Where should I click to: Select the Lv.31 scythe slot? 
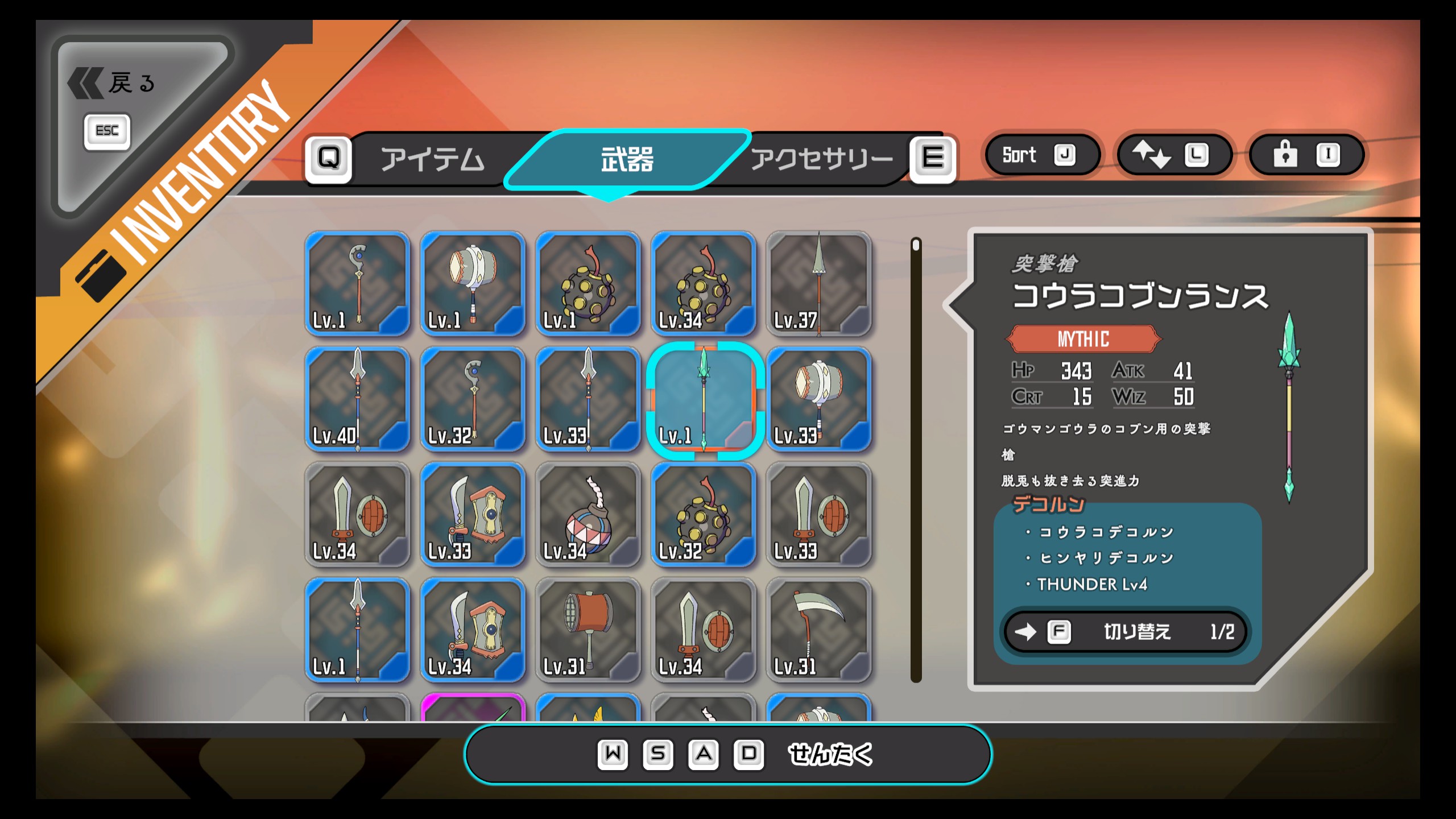coord(818,630)
